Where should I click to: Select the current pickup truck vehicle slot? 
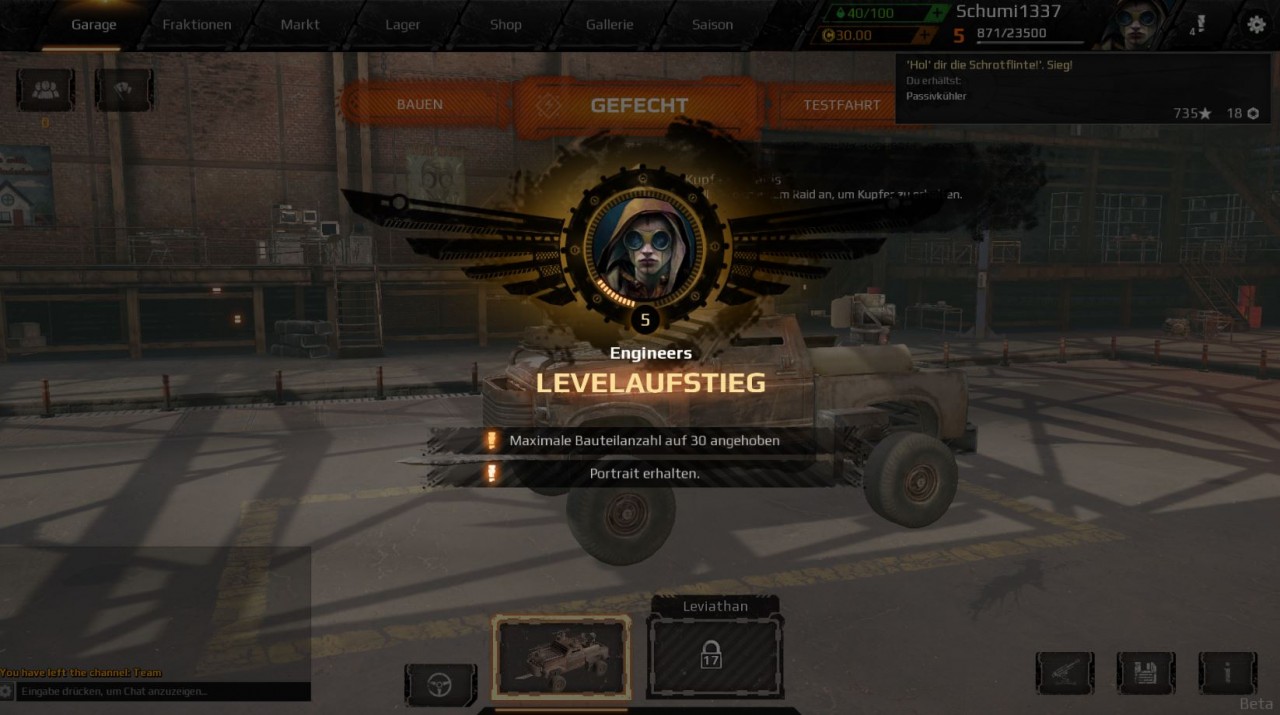pyautogui.click(x=561, y=655)
